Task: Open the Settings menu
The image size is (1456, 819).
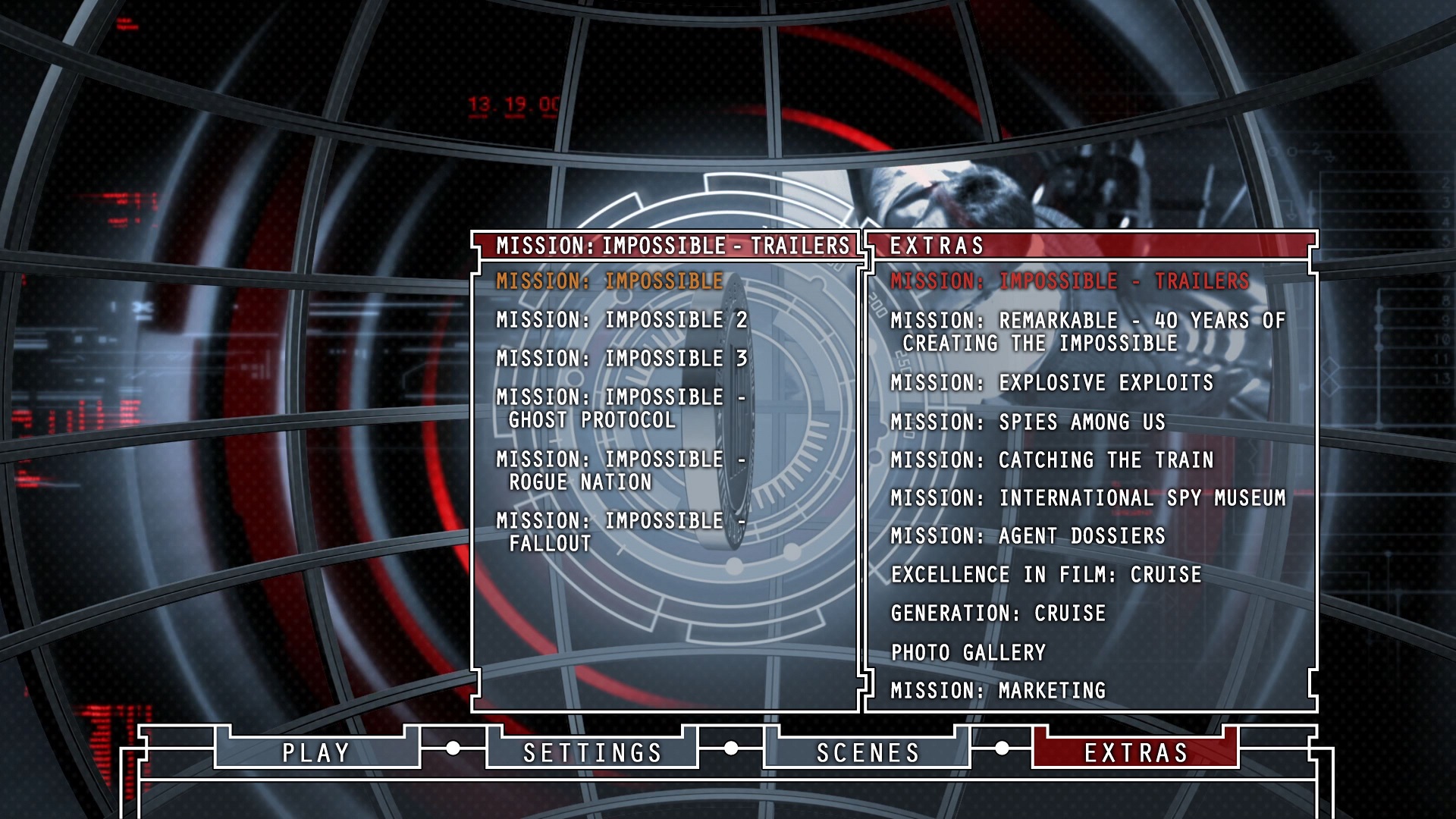Action: (592, 752)
